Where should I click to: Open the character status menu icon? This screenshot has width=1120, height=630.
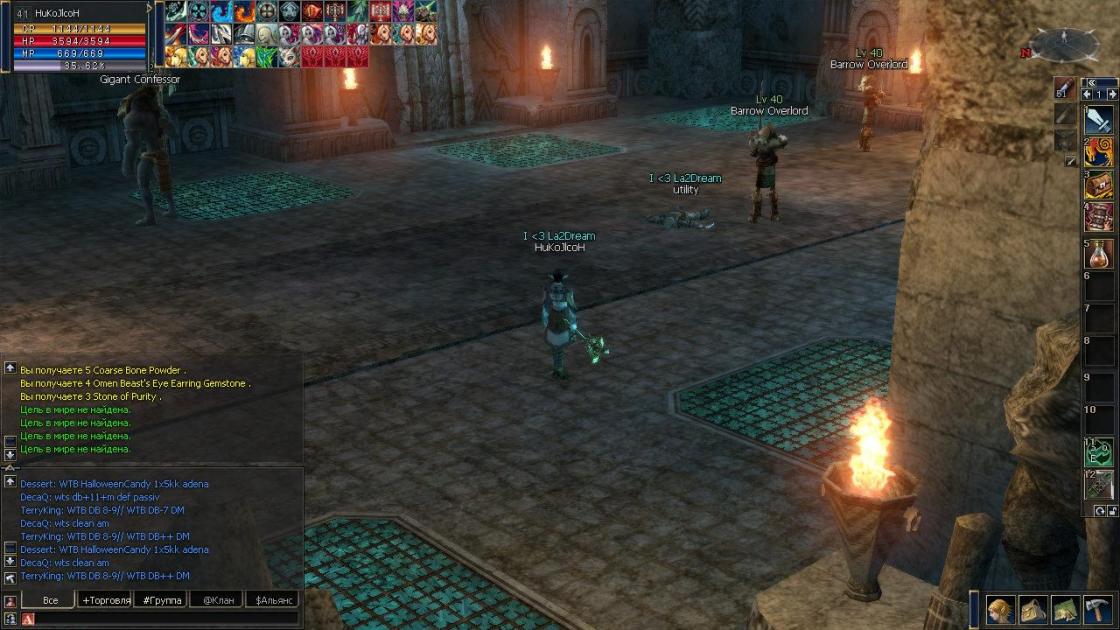point(1001,609)
